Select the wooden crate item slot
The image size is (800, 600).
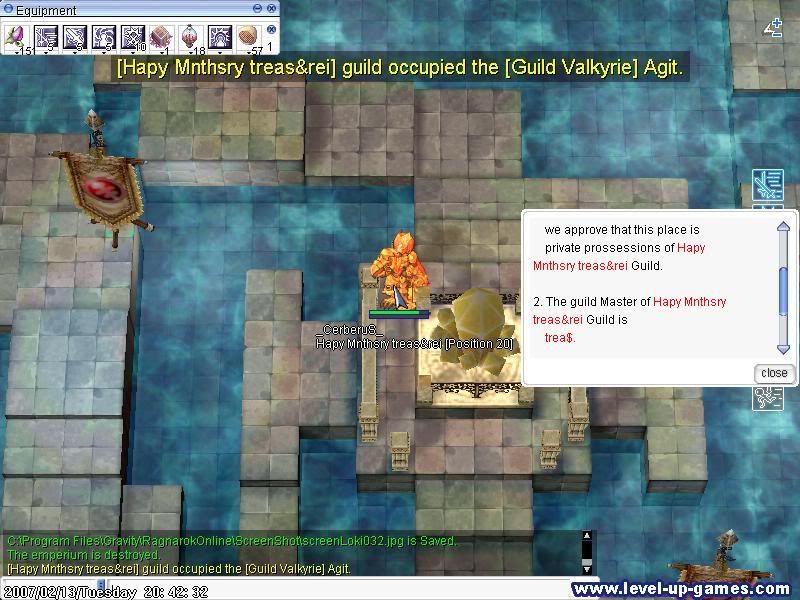pyautogui.click(x=161, y=38)
